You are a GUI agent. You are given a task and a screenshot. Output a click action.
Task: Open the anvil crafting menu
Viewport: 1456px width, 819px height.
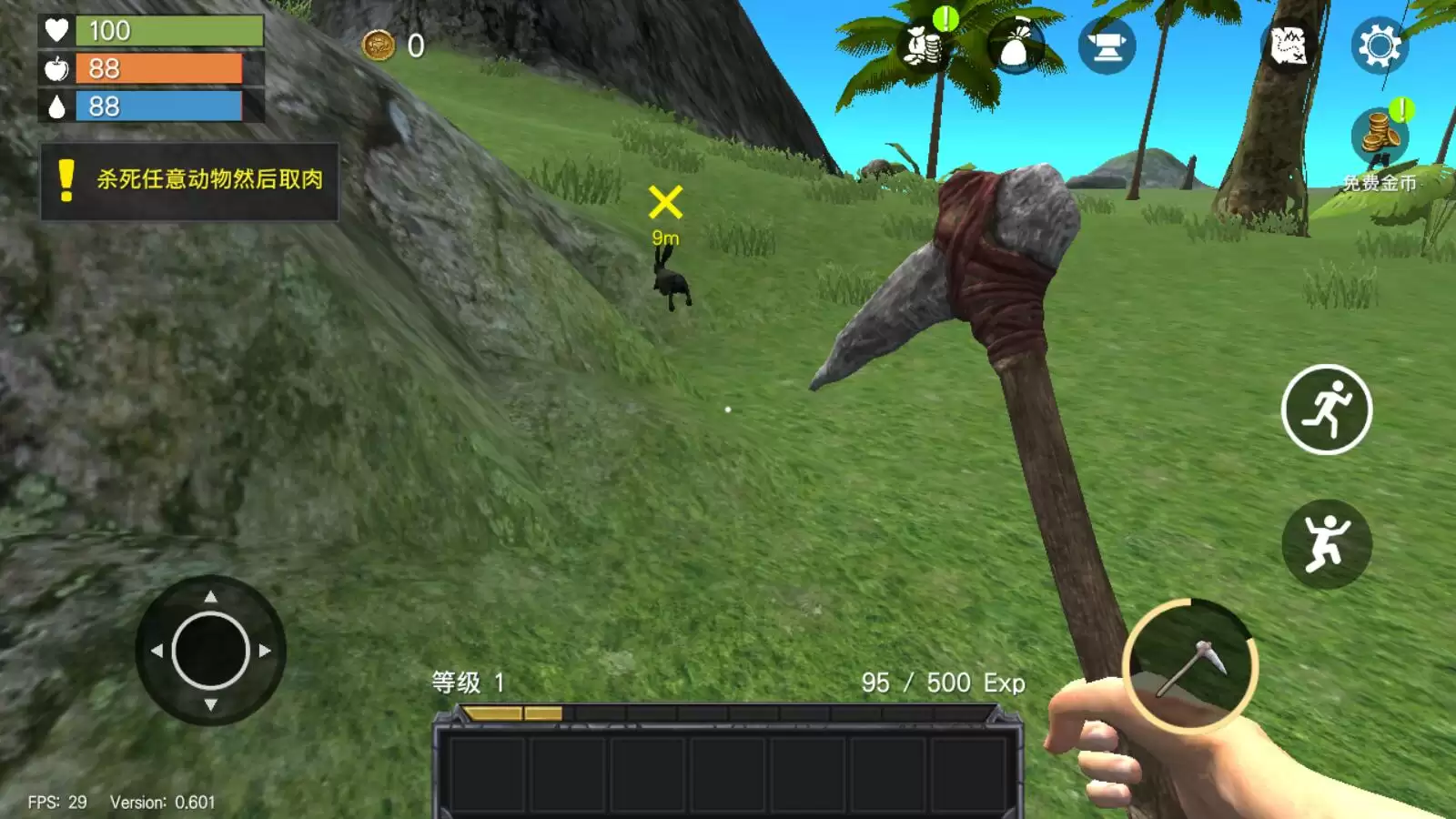click(1107, 46)
